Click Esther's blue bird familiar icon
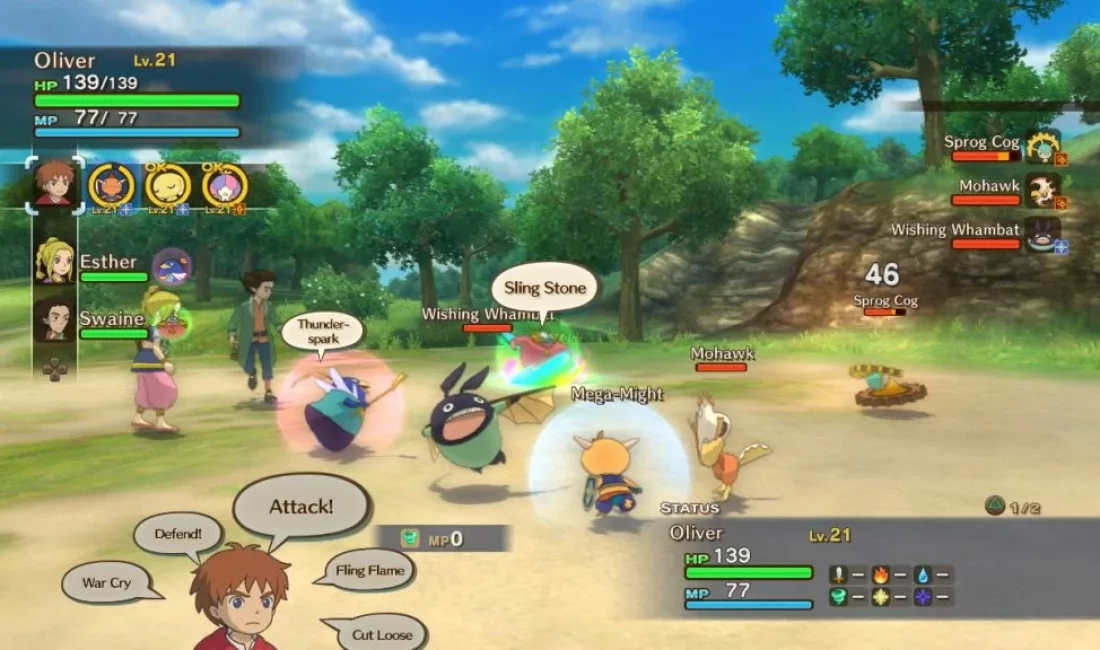The image size is (1100, 650). point(172,267)
